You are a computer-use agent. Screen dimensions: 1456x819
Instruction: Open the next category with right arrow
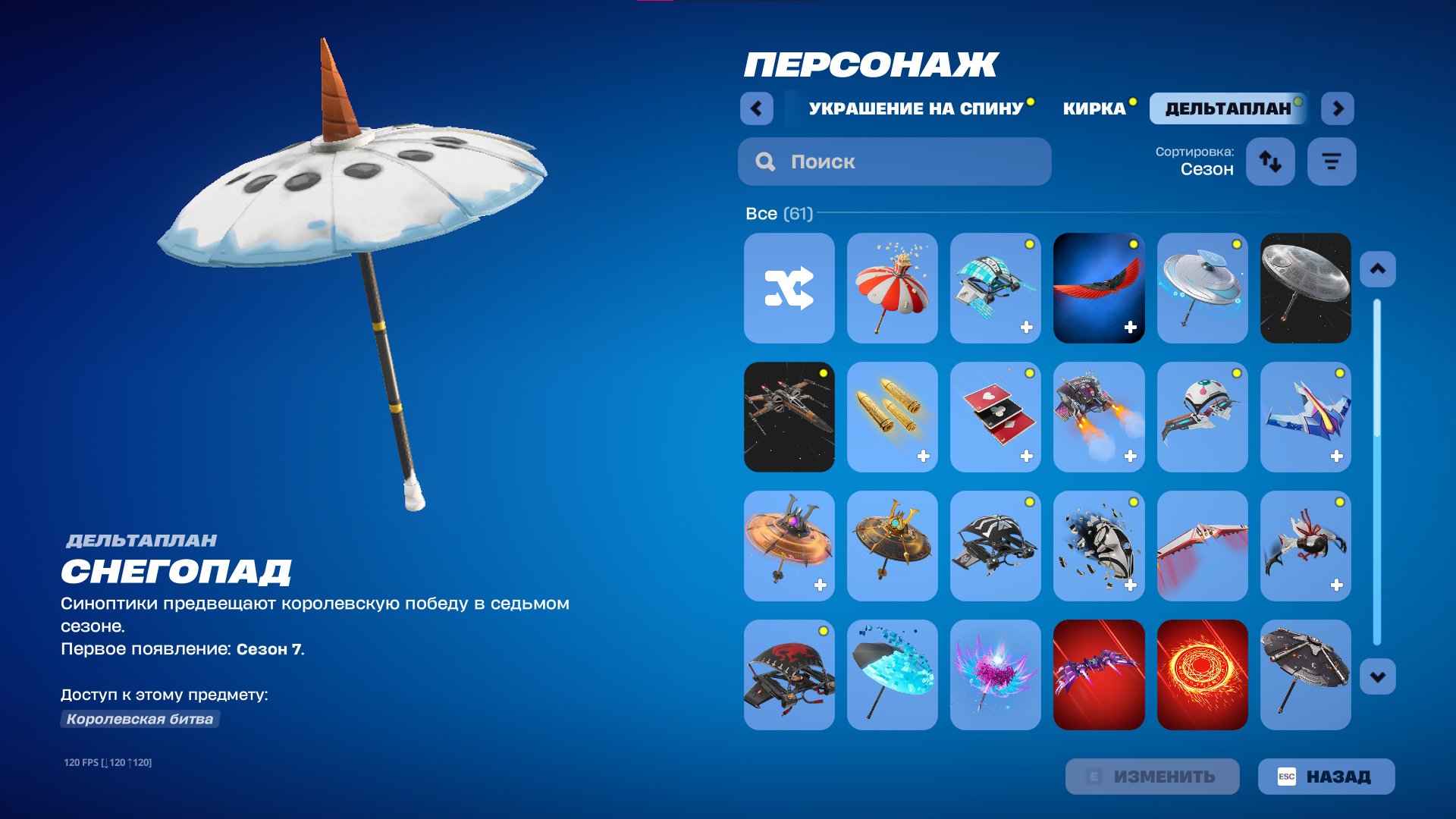pos(1338,108)
